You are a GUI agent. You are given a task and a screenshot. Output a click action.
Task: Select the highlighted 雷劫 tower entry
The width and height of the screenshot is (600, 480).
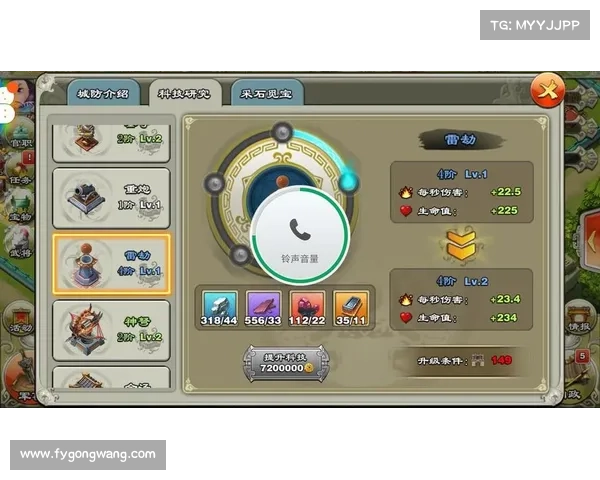(111, 264)
